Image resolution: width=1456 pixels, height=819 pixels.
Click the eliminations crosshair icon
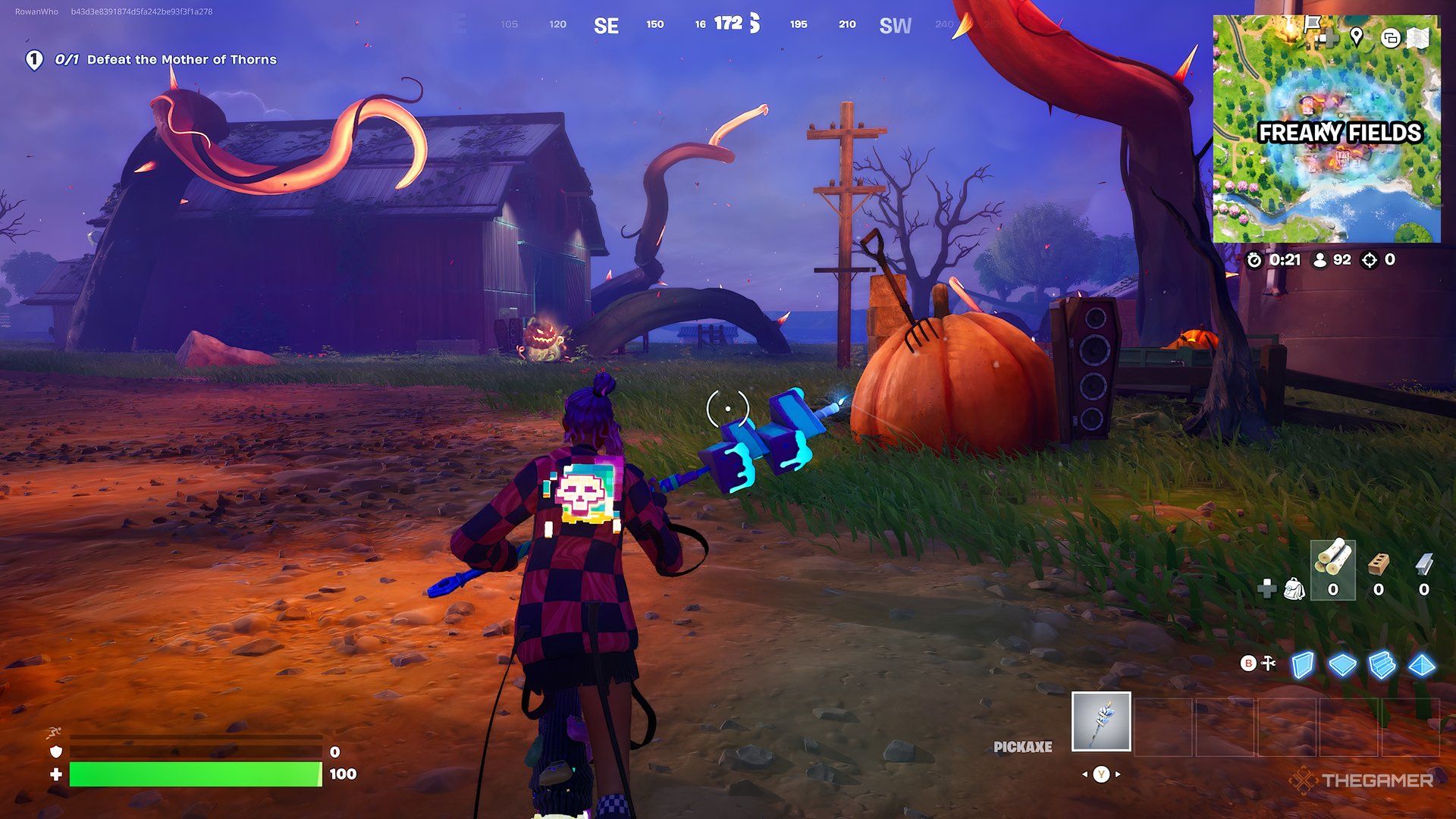[1369, 259]
